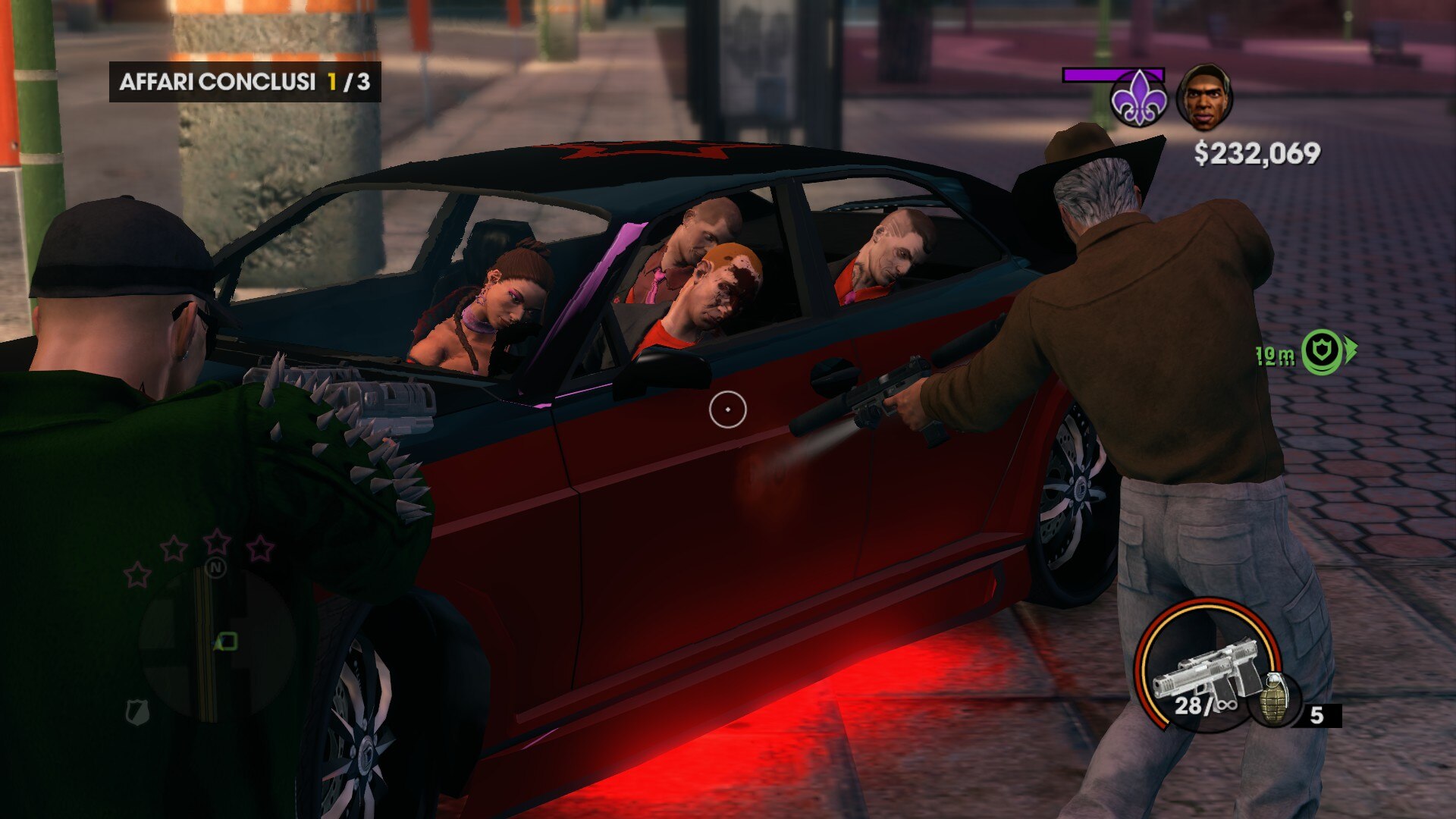
Task: Click the homie portrait icon
Action: pyautogui.click(x=1204, y=98)
